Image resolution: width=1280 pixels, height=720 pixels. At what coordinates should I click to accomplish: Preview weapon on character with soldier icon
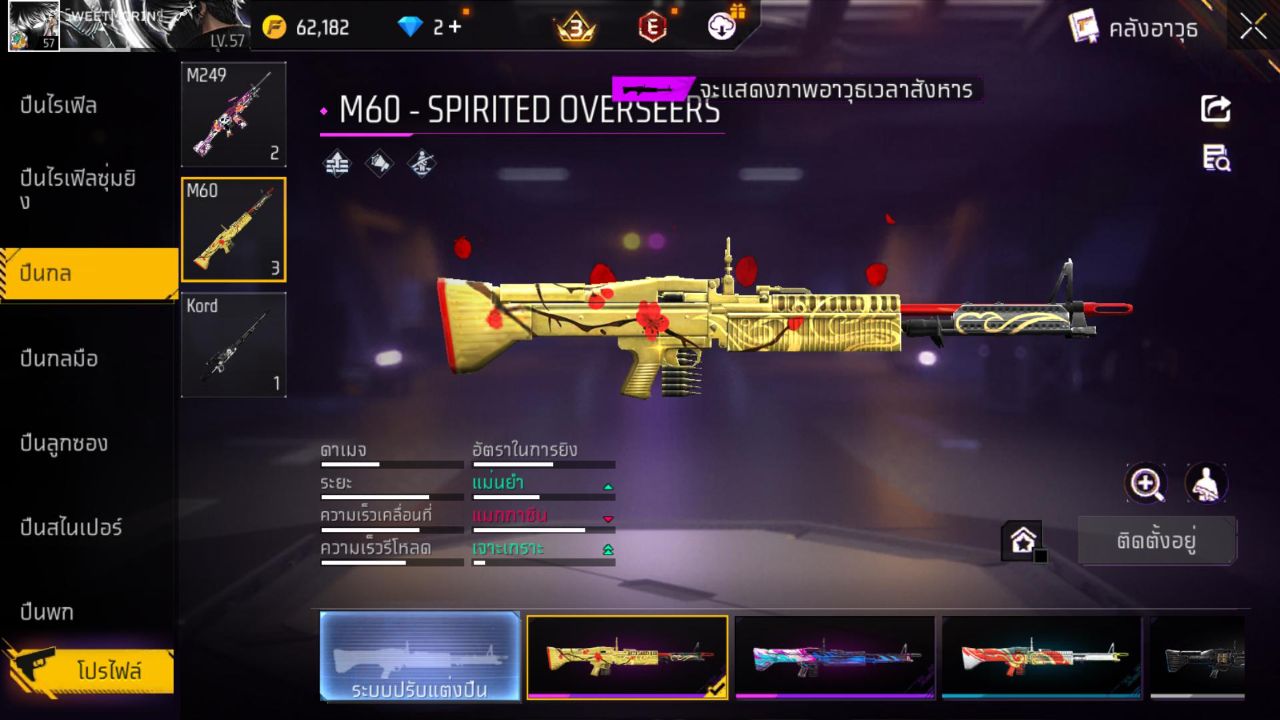click(1204, 484)
